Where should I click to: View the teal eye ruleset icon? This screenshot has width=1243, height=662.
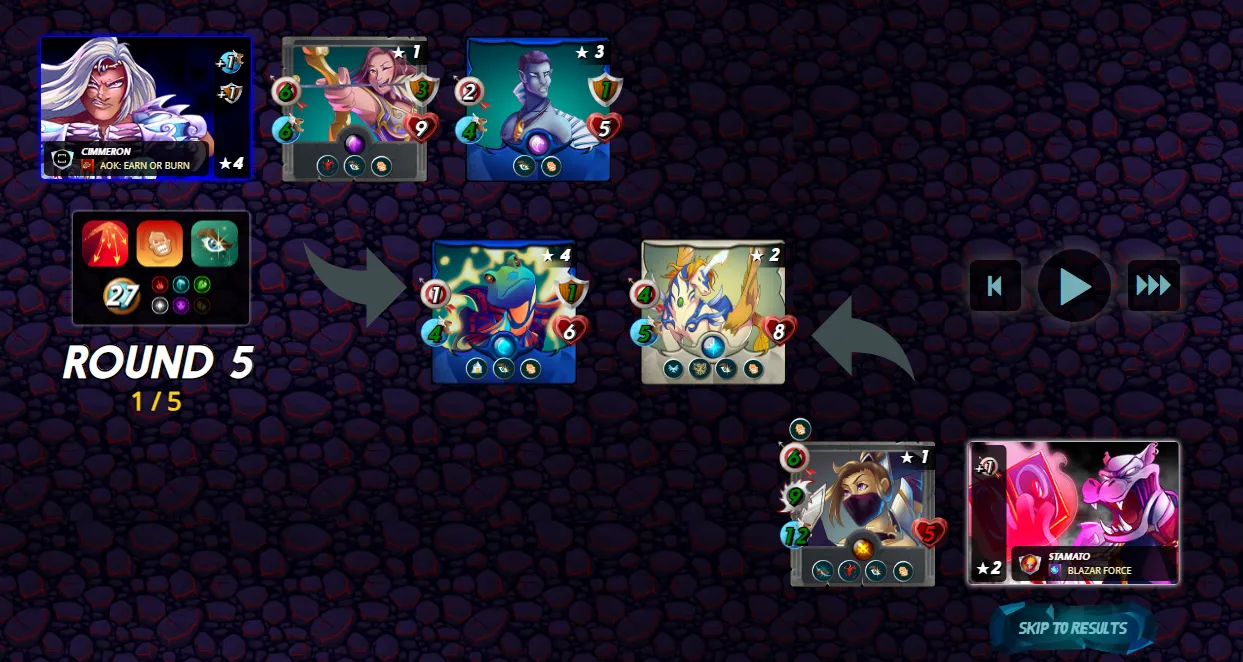click(x=214, y=244)
